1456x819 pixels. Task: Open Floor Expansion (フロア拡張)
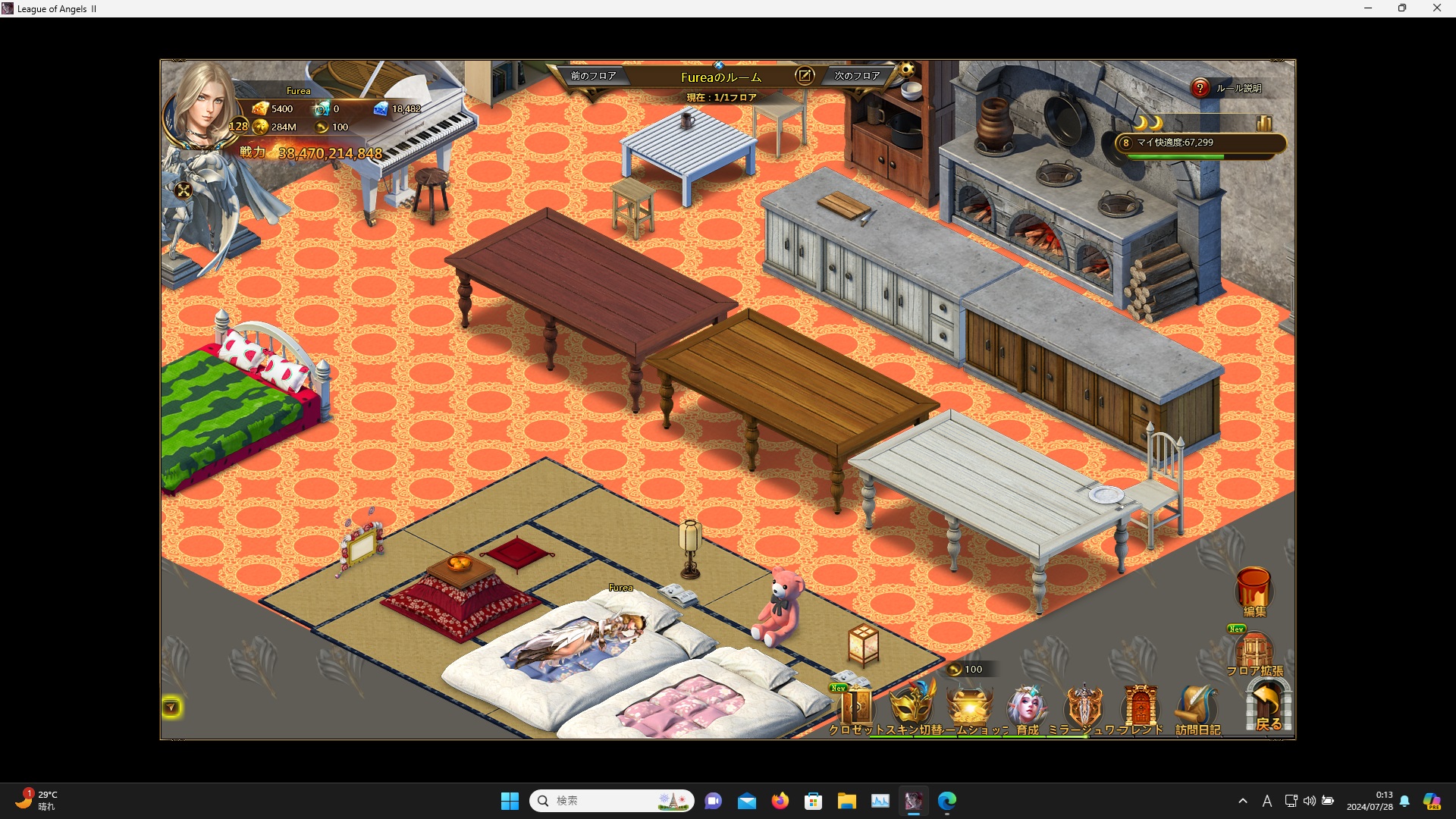coord(1254,651)
